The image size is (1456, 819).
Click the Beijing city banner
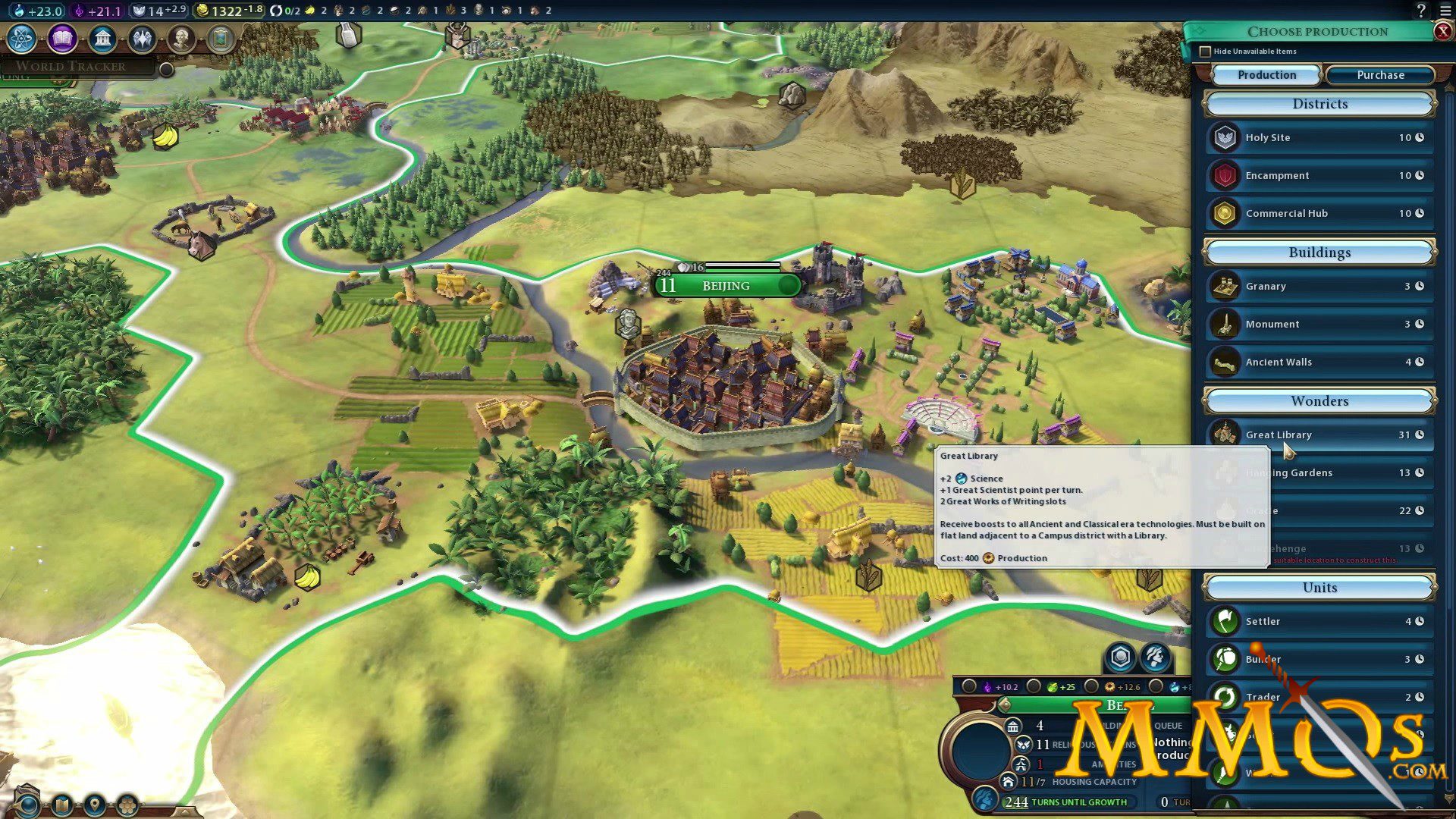pos(726,286)
